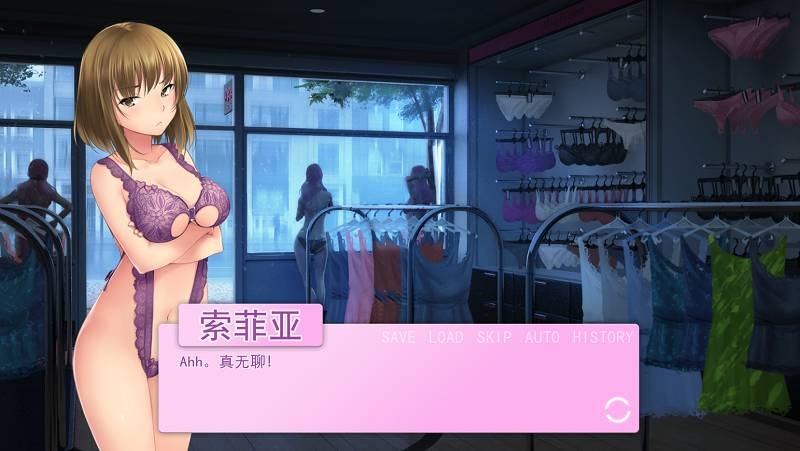Image resolution: width=800 pixels, height=451 pixels.
Task: Open the LOAD menu
Action: coord(446,337)
